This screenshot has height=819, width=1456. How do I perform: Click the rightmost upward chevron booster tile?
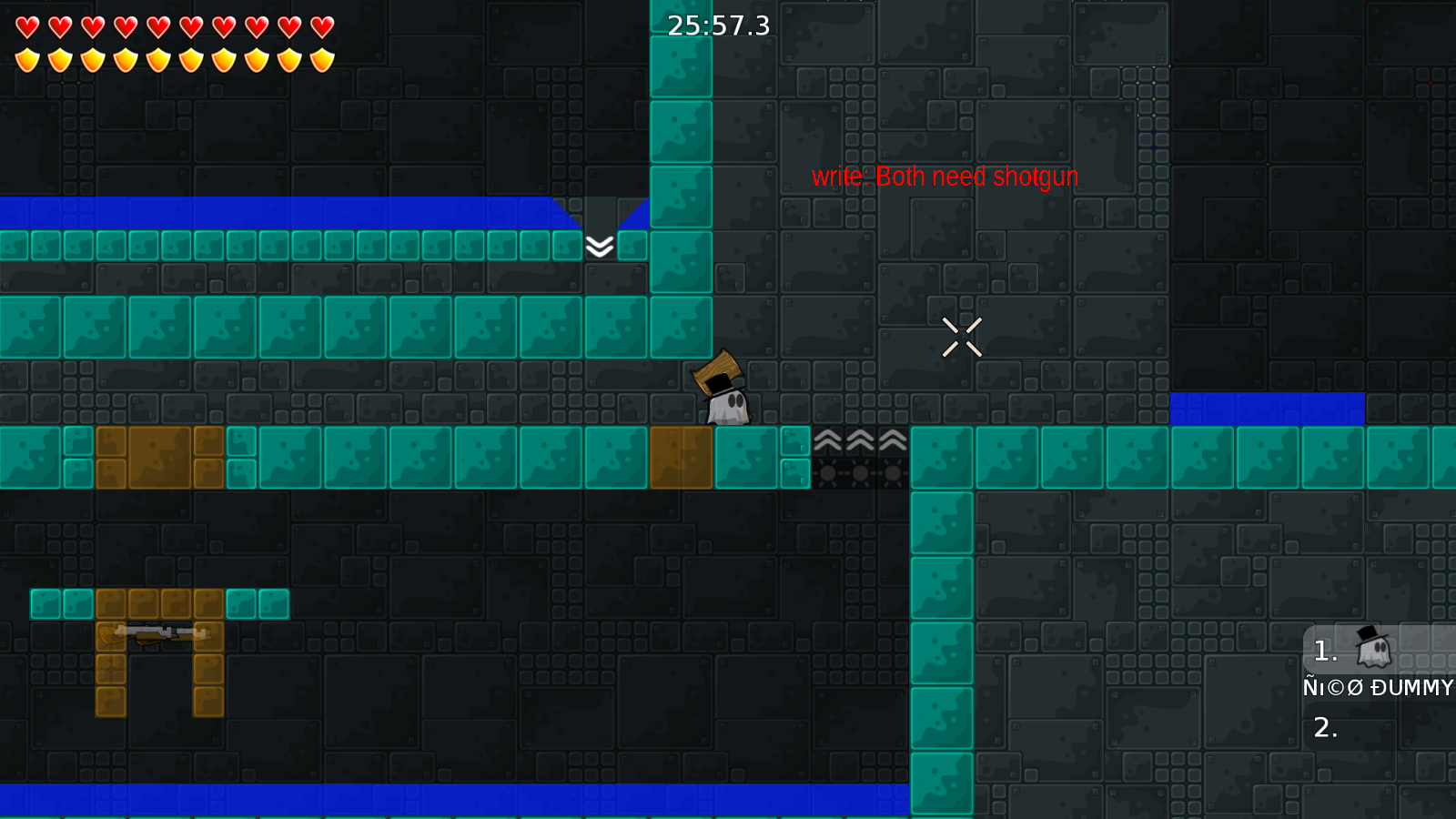click(890, 442)
